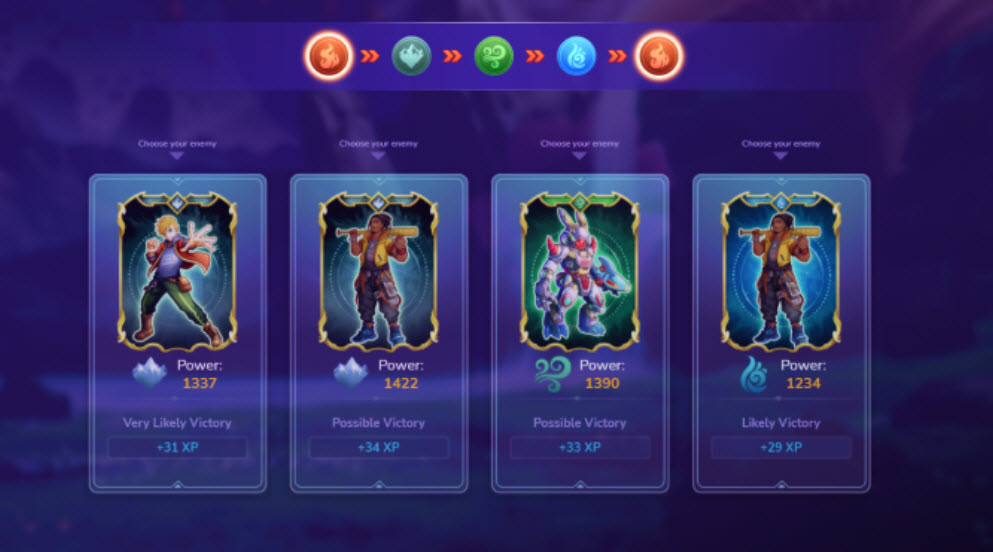The image size is (993, 552).
Task: Select the teal crystal element icon
Action: click(x=411, y=56)
